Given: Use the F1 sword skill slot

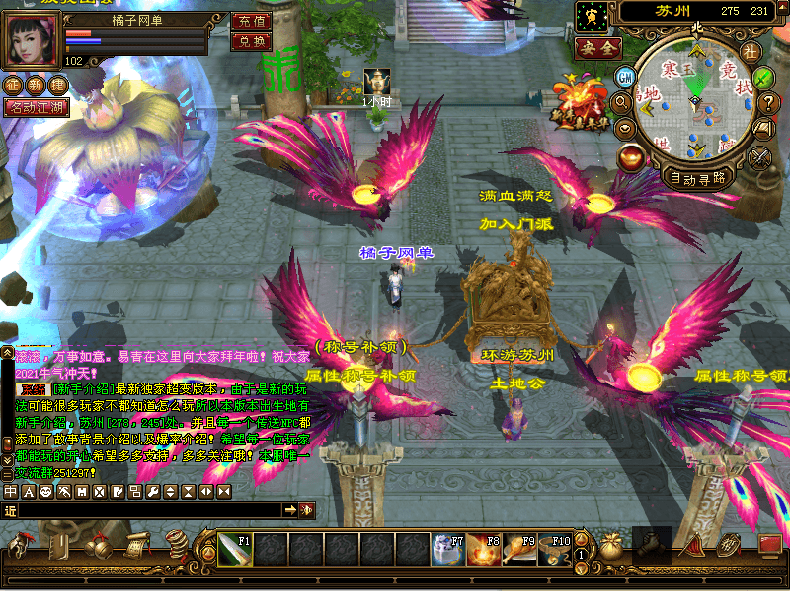Looking at the screenshot, I should (x=235, y=549).
